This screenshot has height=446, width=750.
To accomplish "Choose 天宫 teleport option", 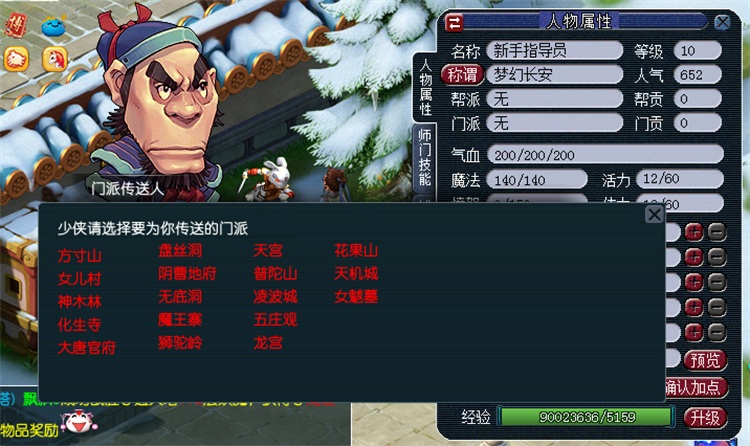I will click(x=268, y=250).
